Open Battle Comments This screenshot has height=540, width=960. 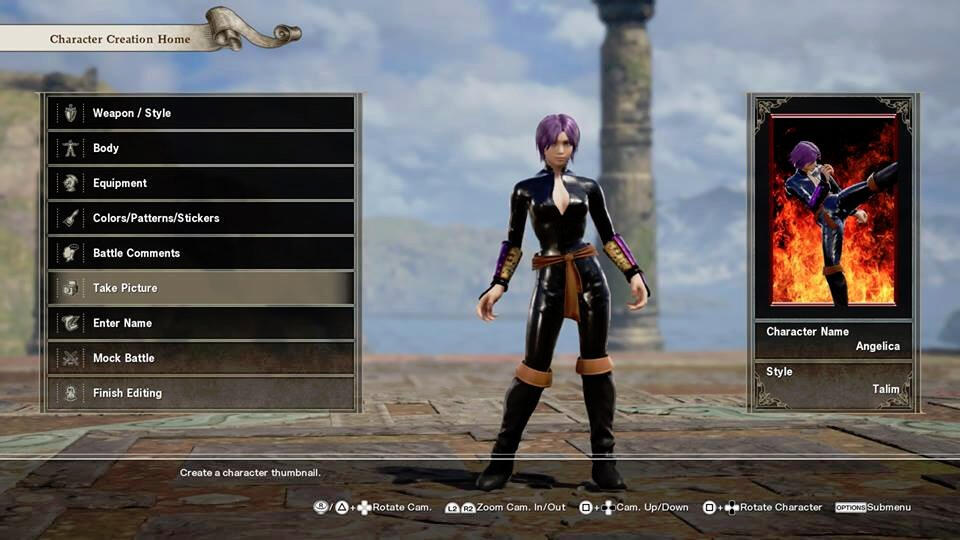[200, 253]
